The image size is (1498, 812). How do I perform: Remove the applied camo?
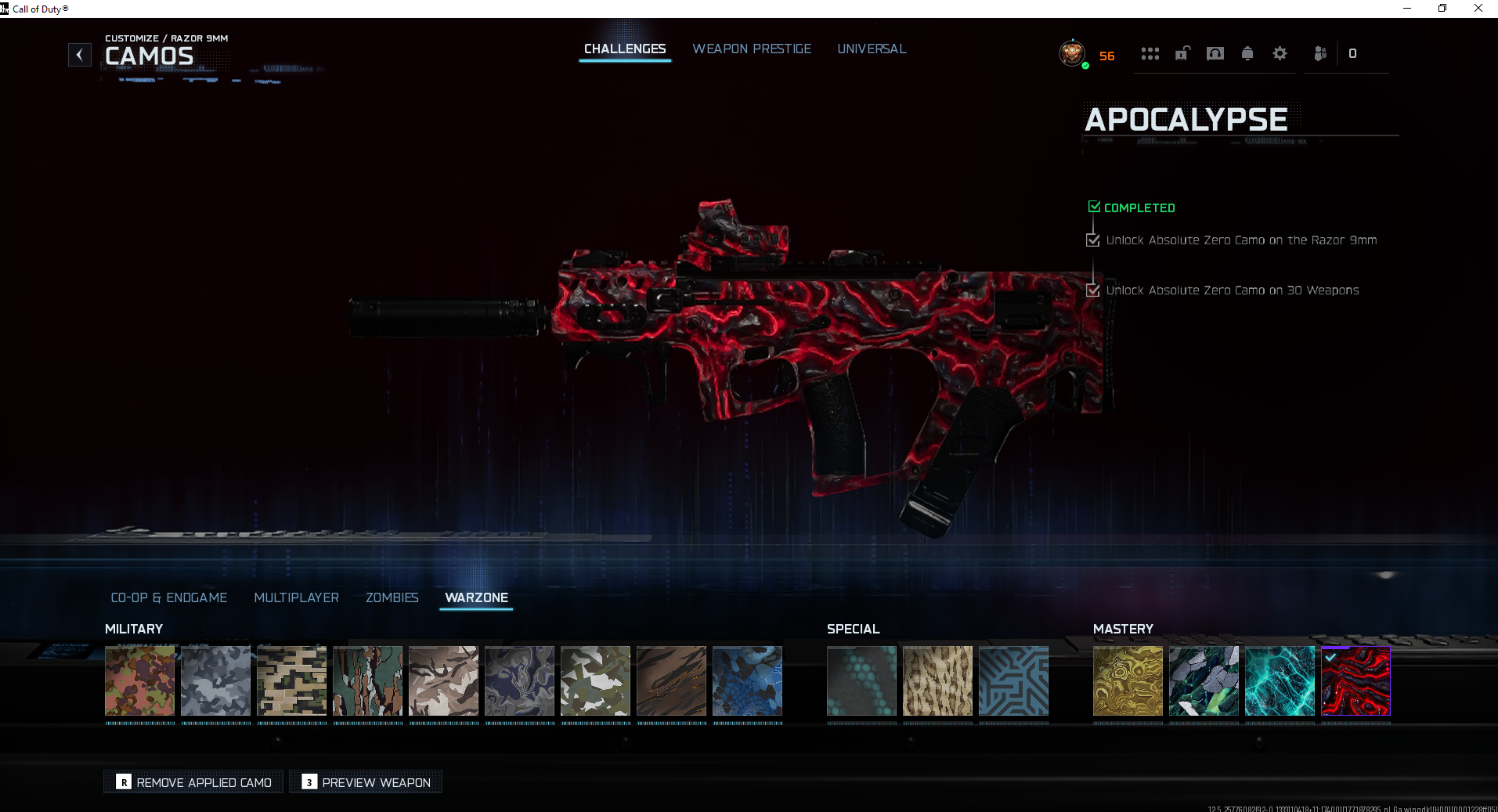click(194, 782)
